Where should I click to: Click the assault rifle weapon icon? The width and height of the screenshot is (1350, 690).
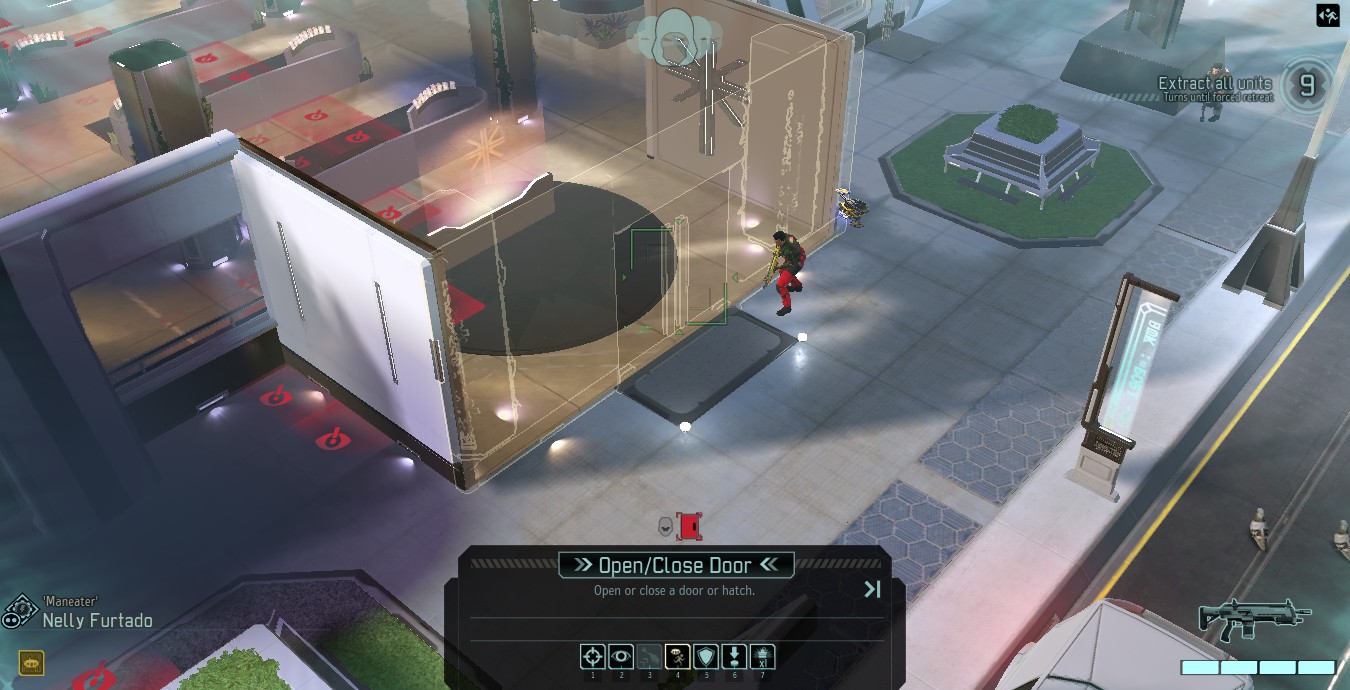[1253, 619]
